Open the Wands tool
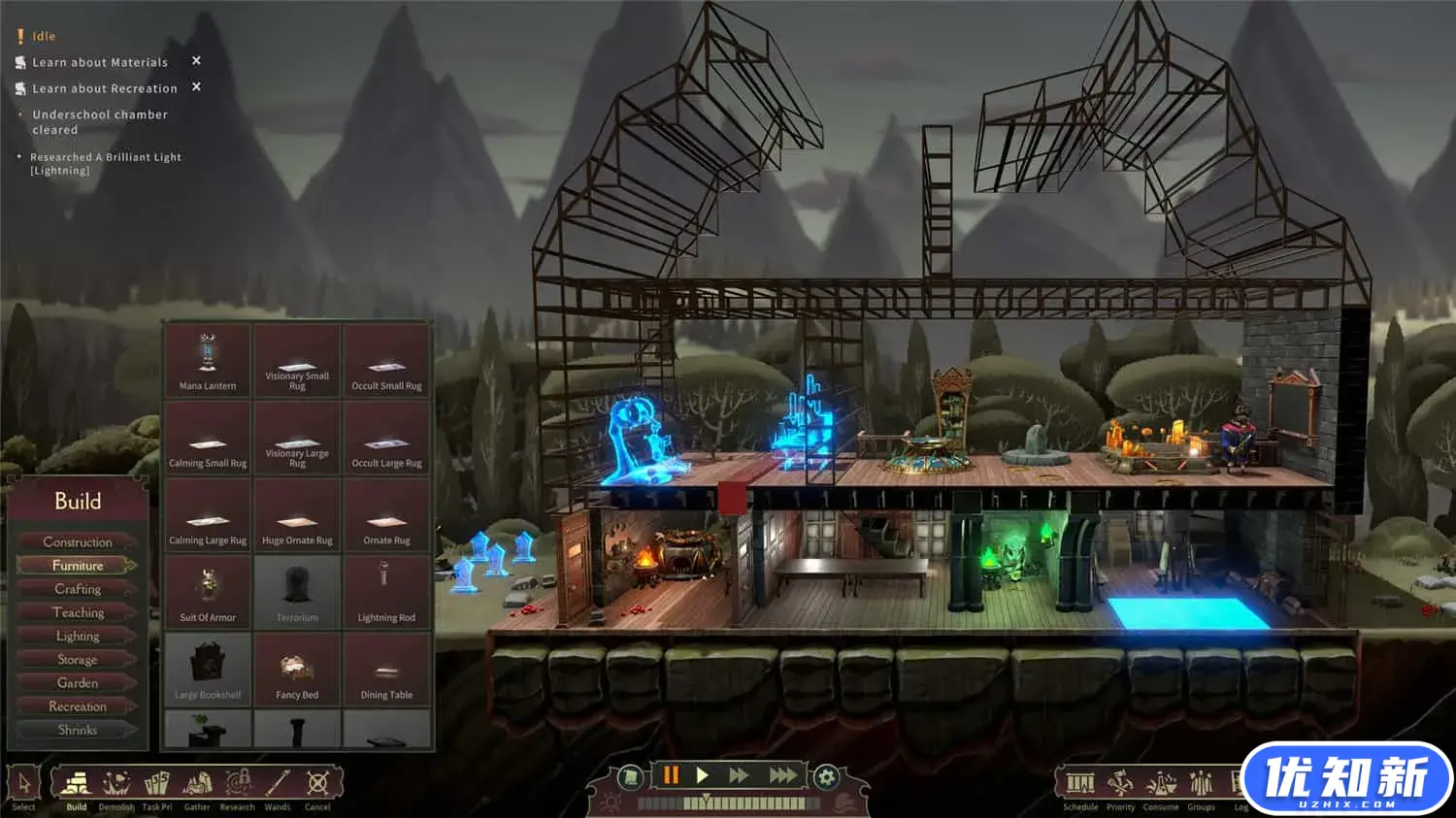 click(x=278, y=784)
